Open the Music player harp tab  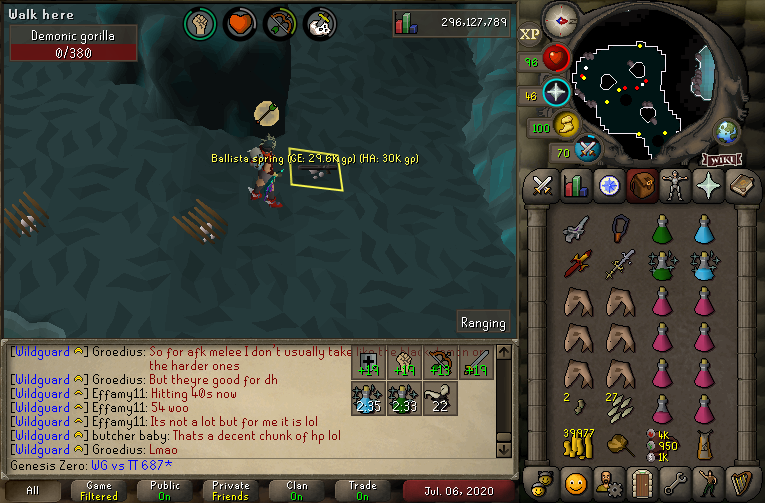pos(741,483)
